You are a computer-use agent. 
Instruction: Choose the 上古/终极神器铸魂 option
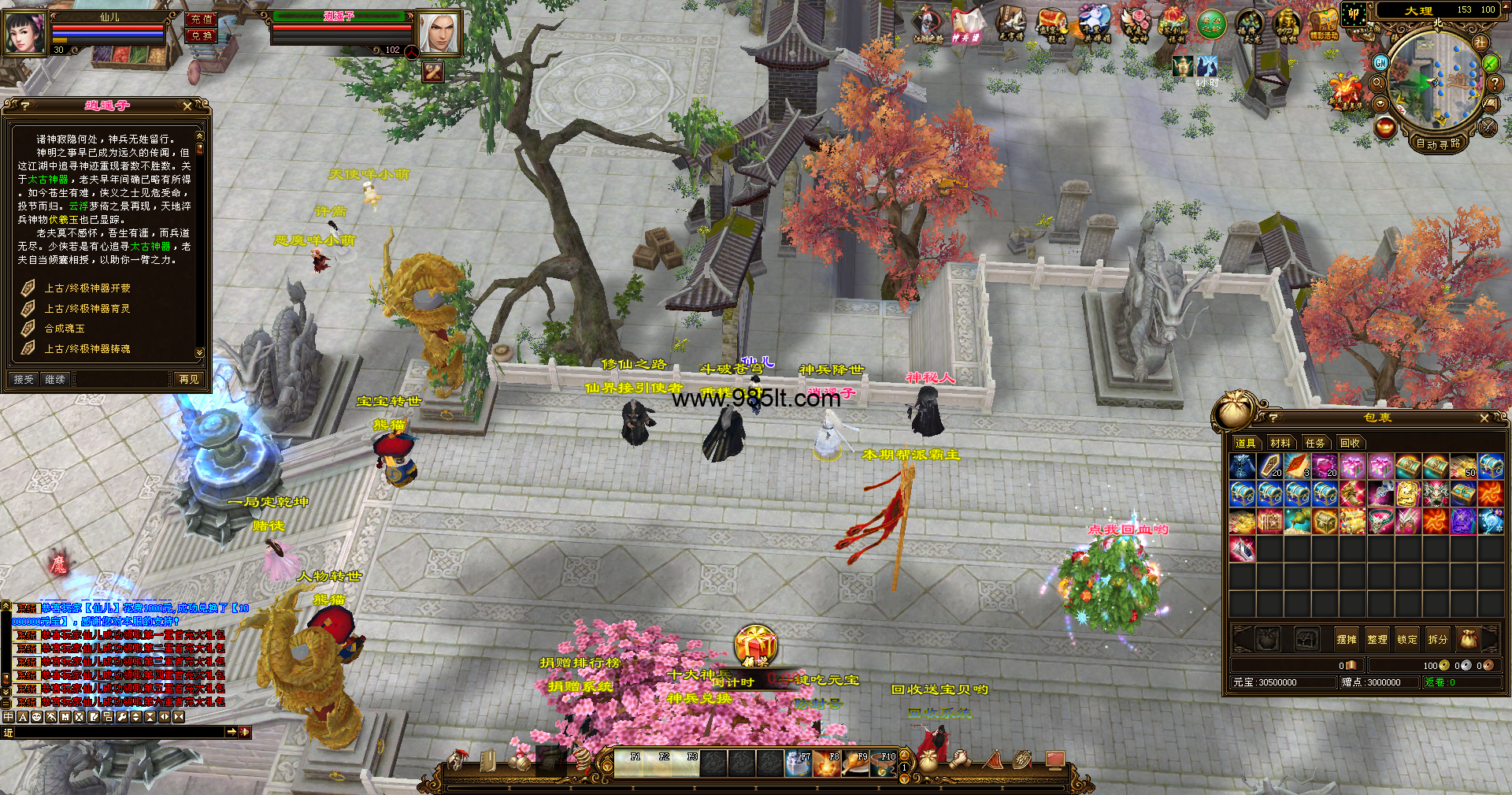click(x=87, y=348)
